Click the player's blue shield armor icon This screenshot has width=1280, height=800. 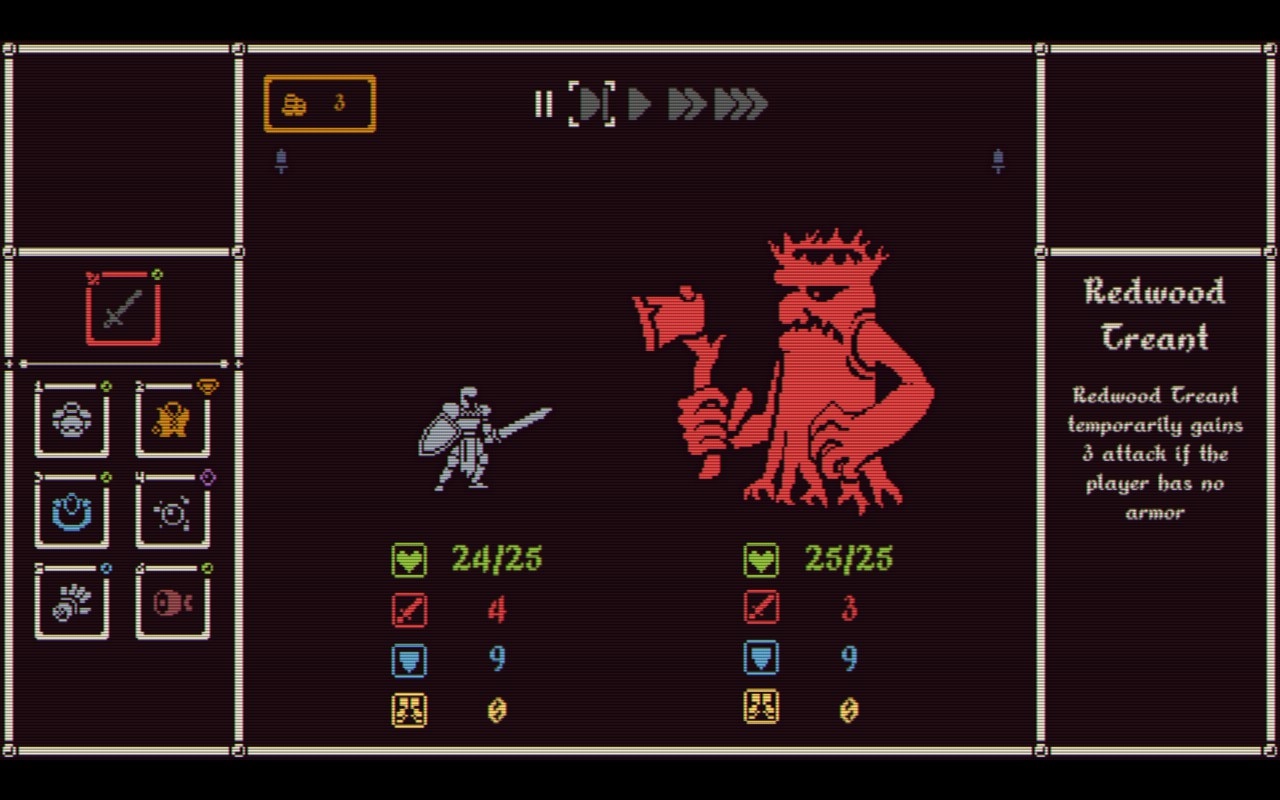(x=409, y=660)
